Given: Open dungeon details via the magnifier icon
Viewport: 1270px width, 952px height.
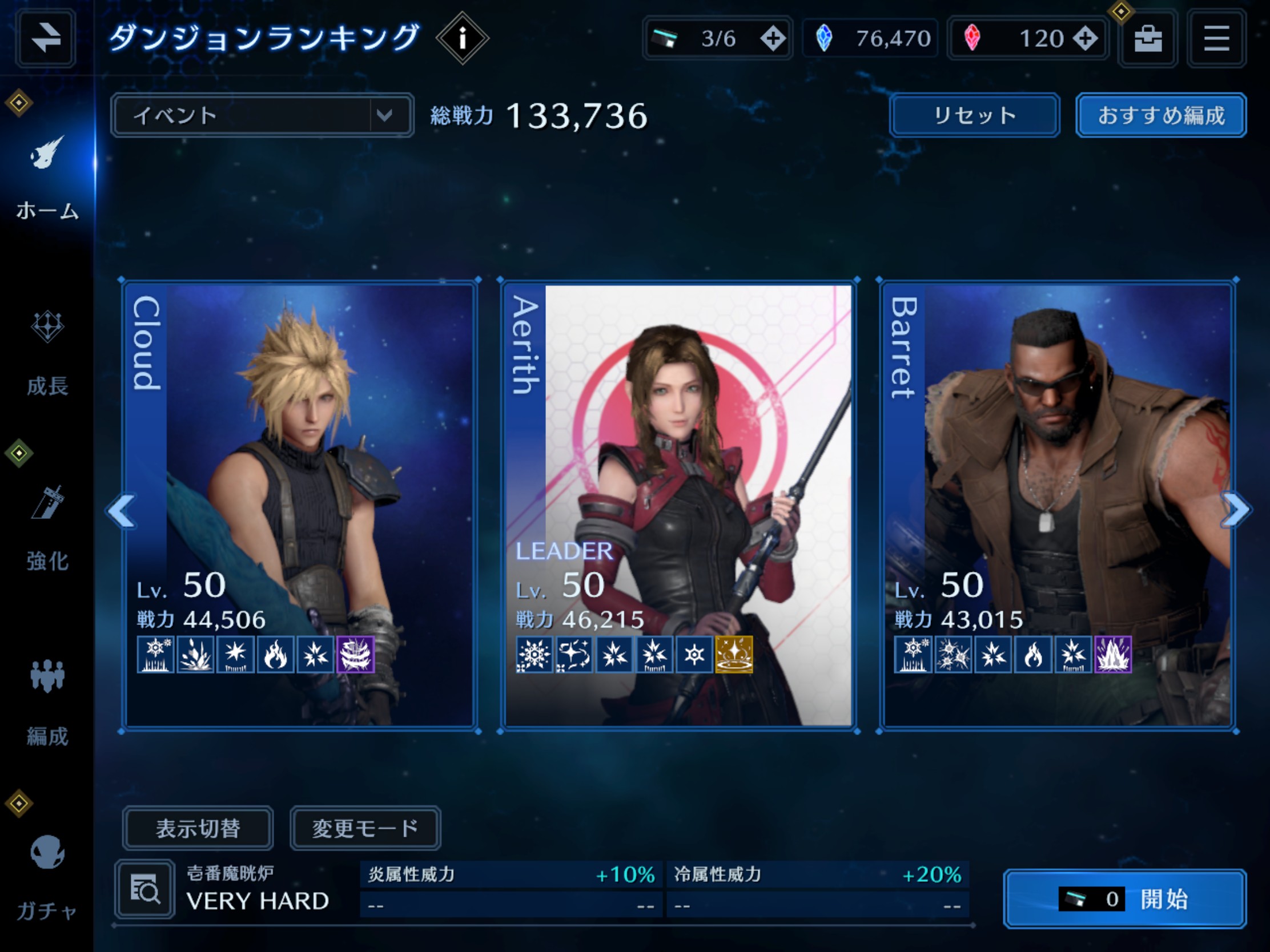Looking at the screenshot, I should (145, 888).
